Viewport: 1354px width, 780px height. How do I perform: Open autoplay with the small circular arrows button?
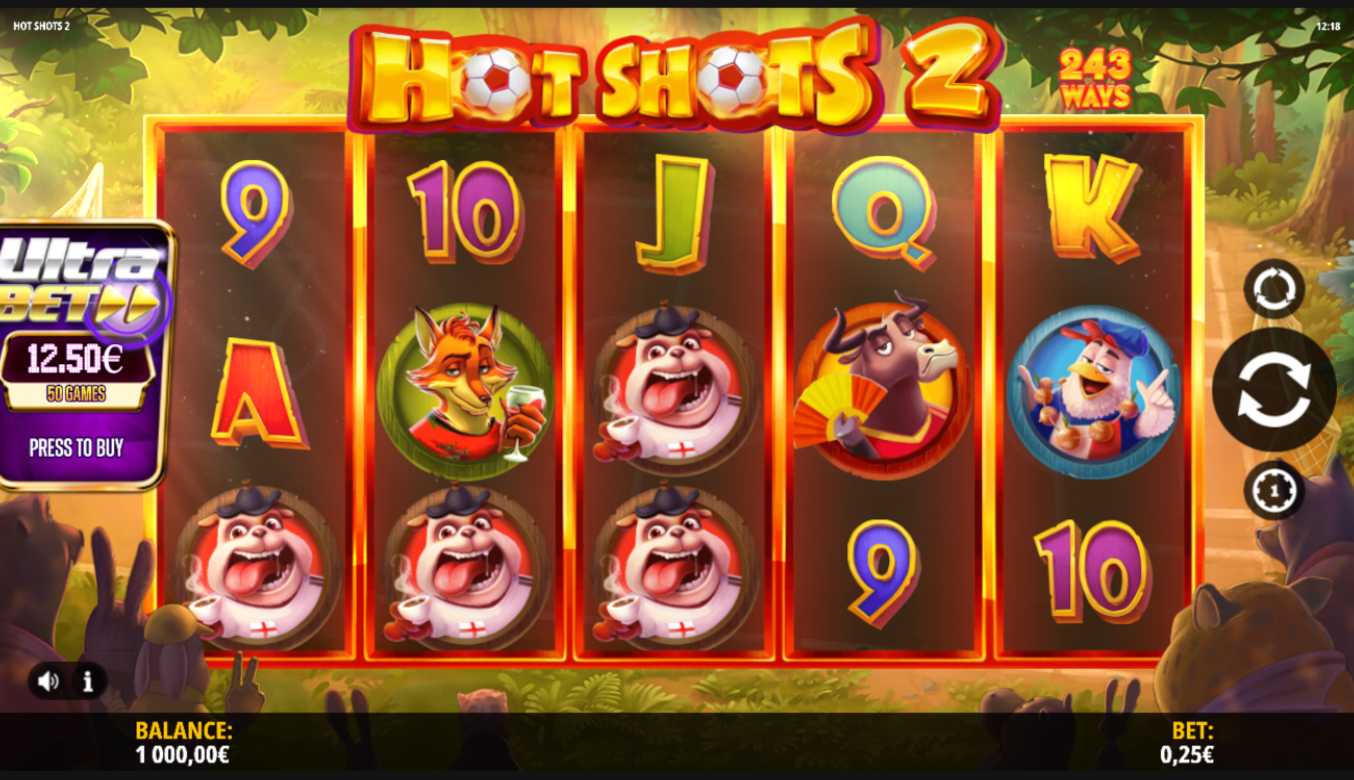tap(1273, 289)
